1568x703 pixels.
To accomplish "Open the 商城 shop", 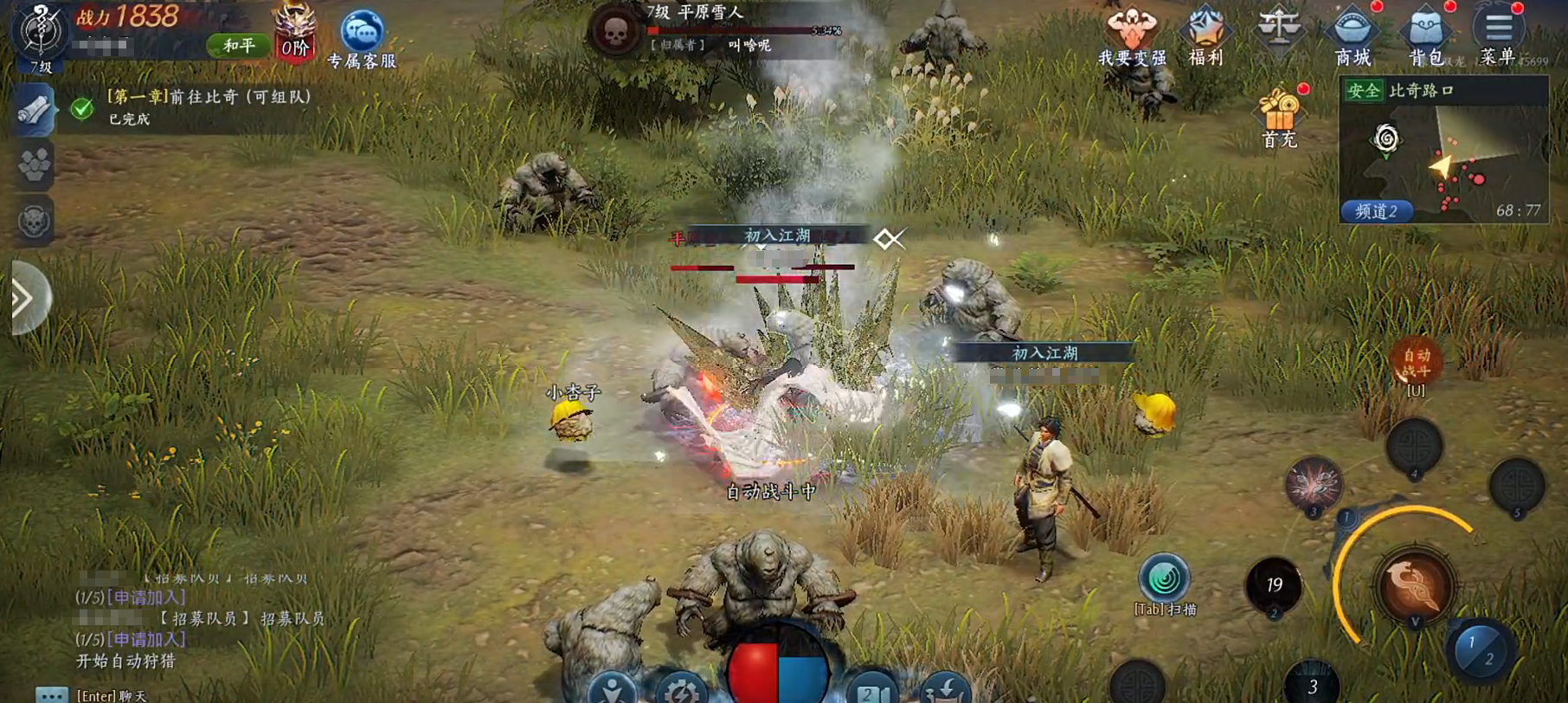I will coord(1352,35).
